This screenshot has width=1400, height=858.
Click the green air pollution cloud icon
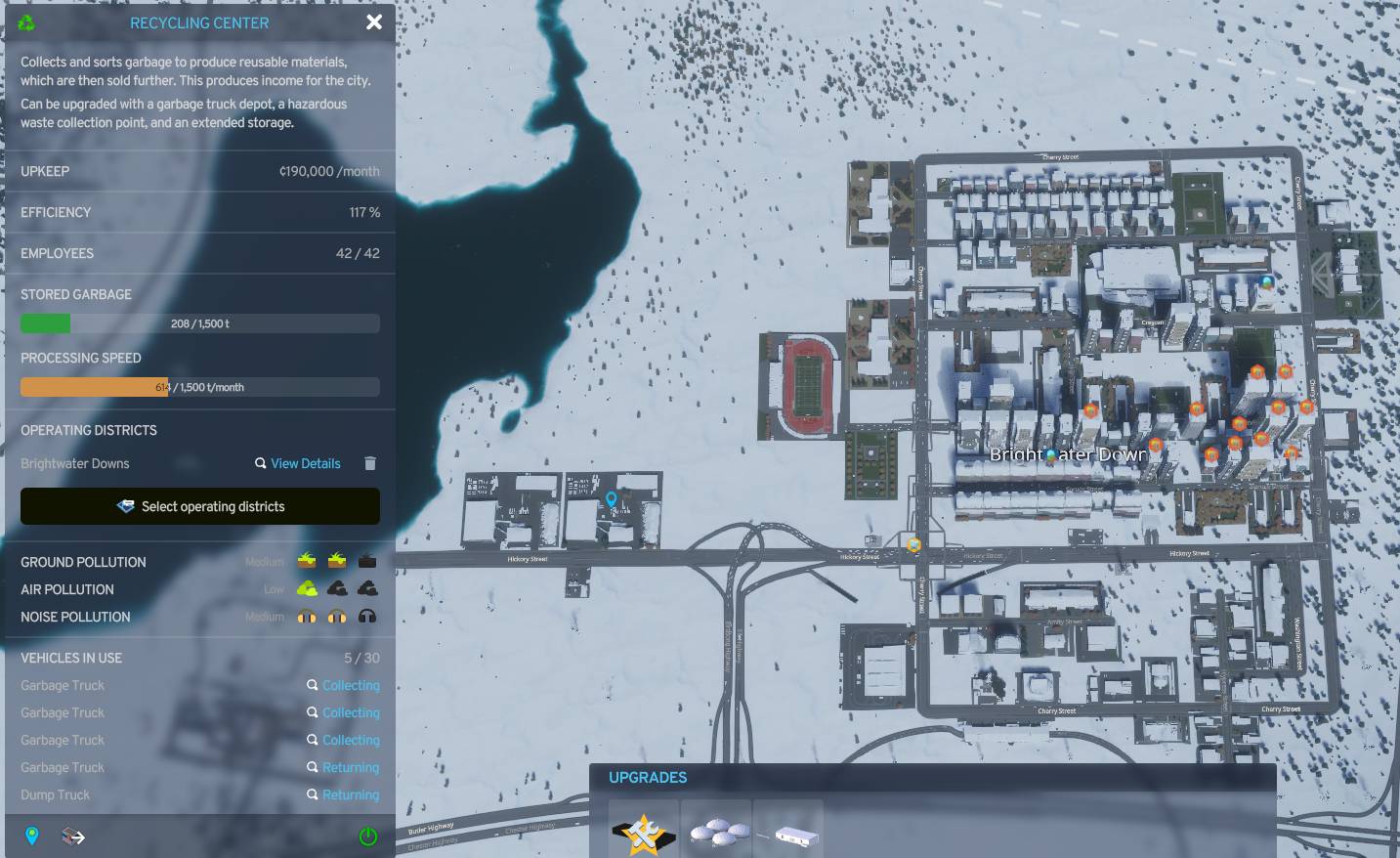[307, 588]
